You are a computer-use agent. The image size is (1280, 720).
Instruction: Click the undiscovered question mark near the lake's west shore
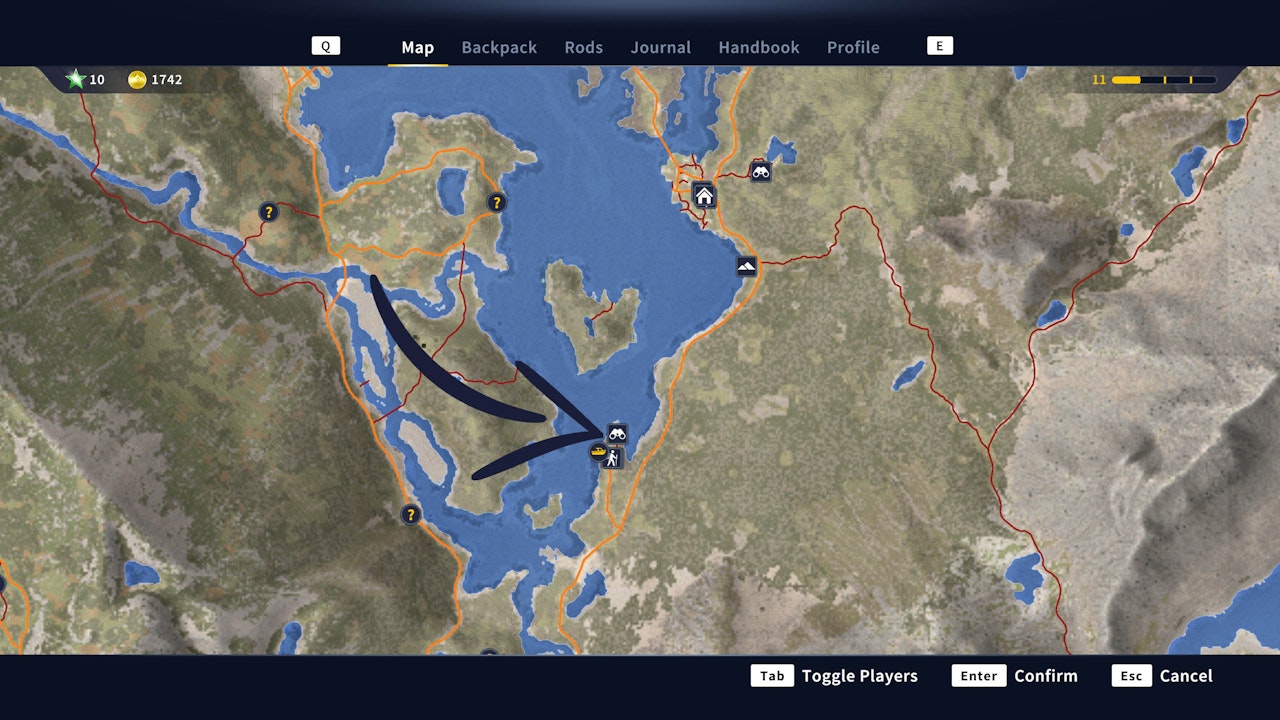point(409,515)
